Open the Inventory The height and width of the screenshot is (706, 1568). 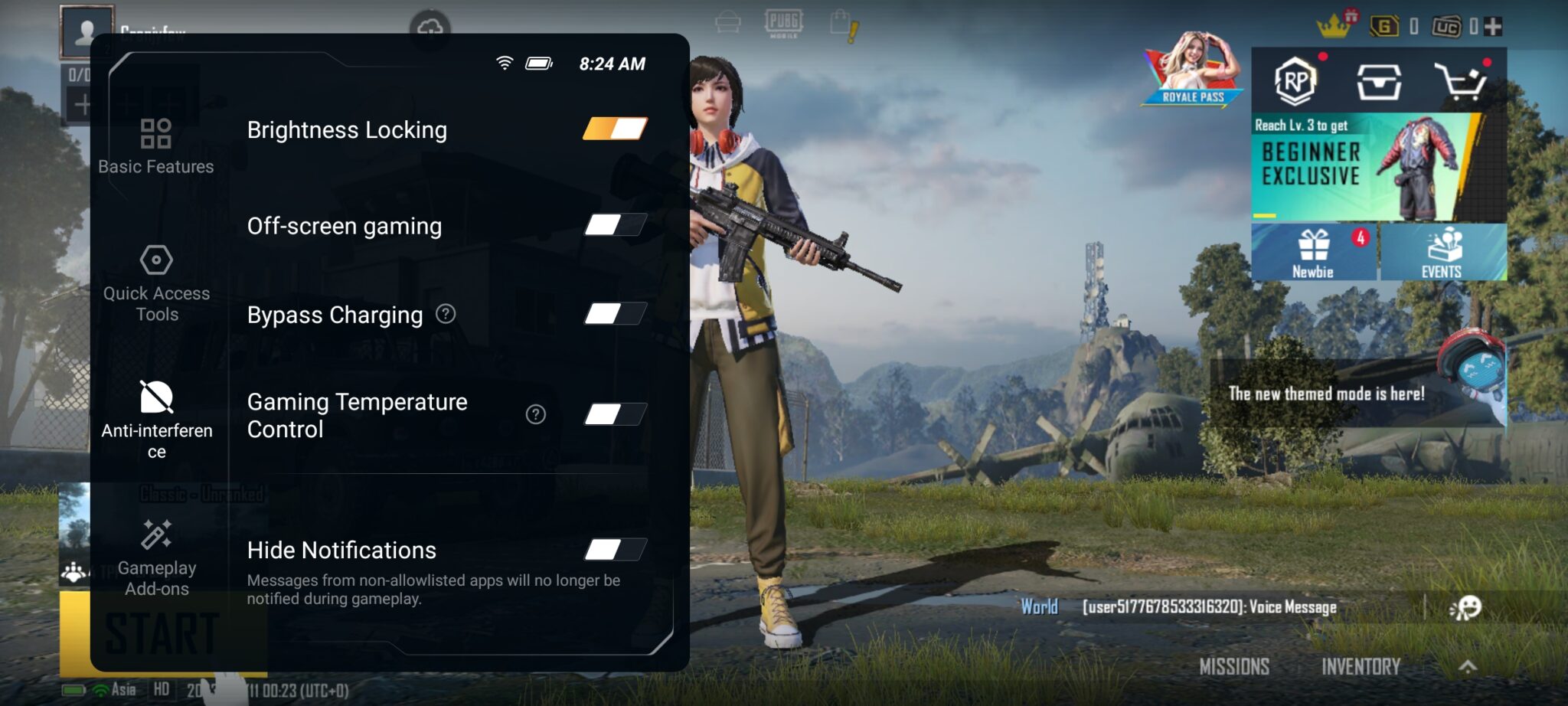pyautogui.click(x=1361, y=667)
